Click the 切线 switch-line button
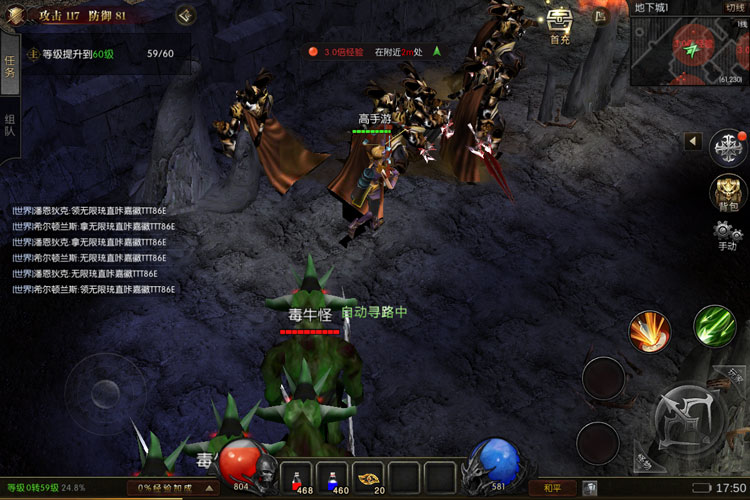750x500 pixels. coord(734,7)
